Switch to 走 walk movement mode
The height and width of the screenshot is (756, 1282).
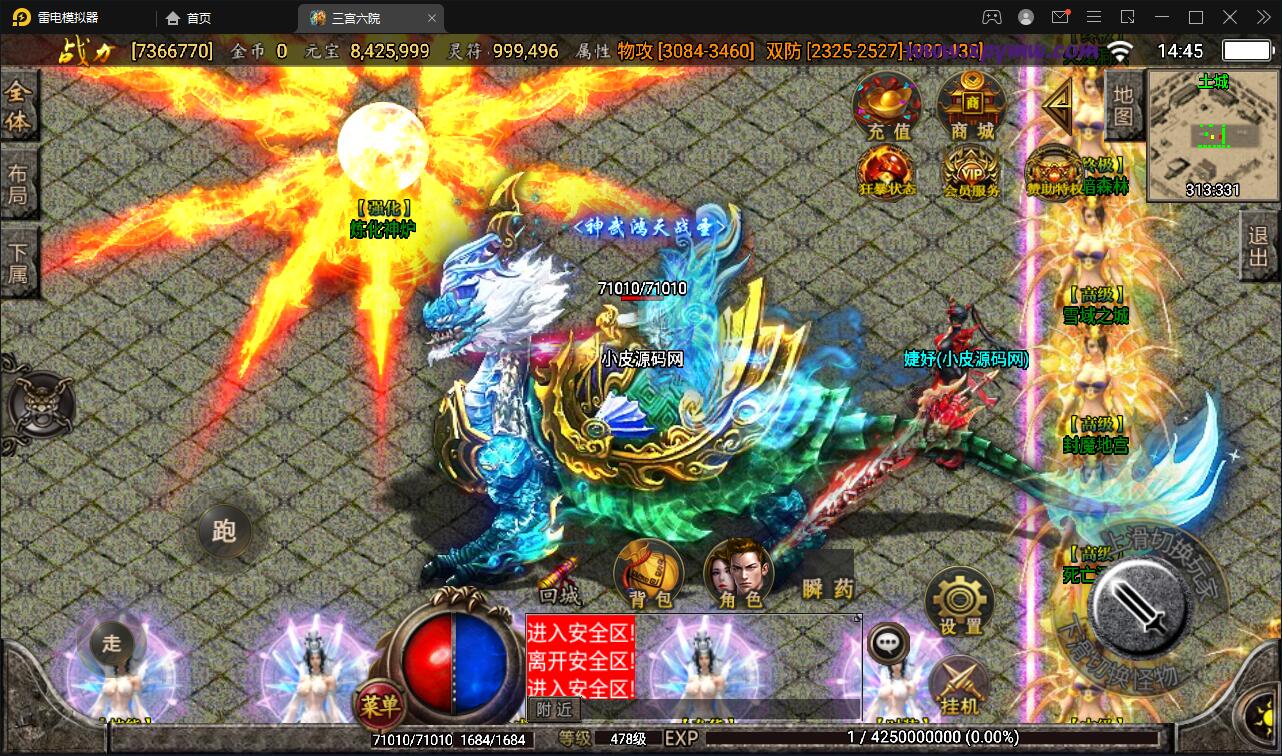[113, 645]
